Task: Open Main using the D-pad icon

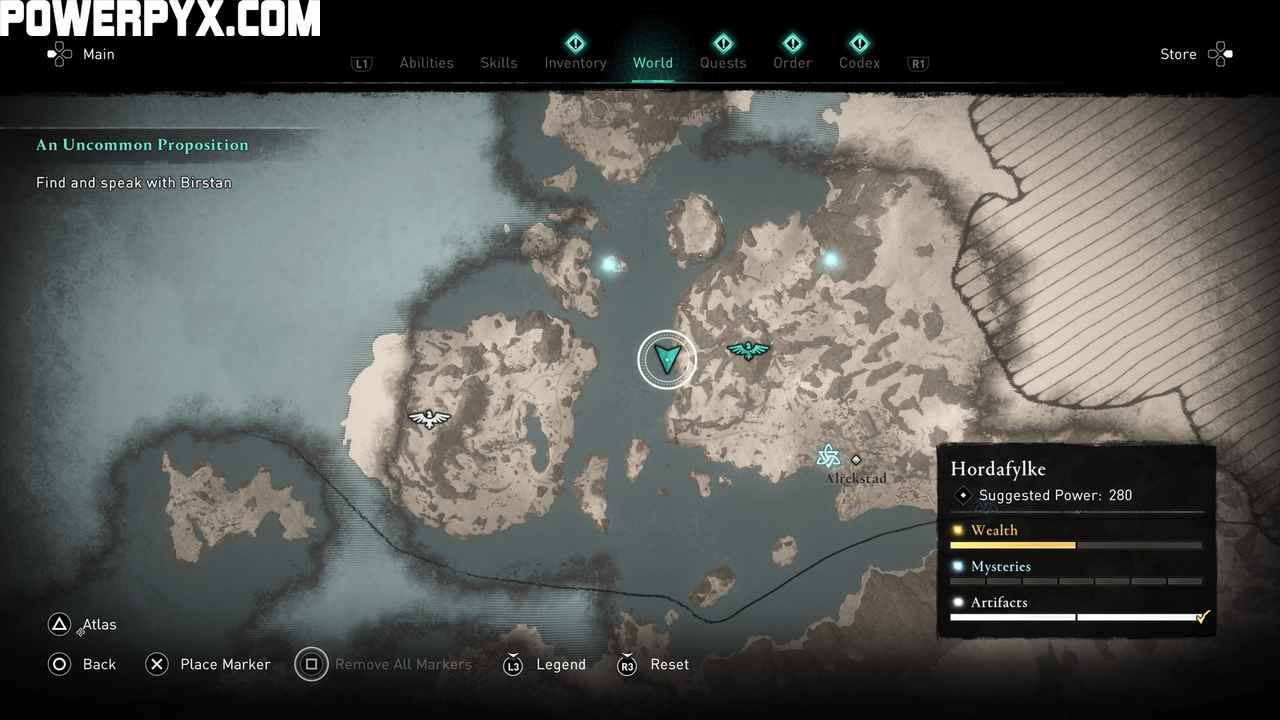Action: [x=62, y=54]
